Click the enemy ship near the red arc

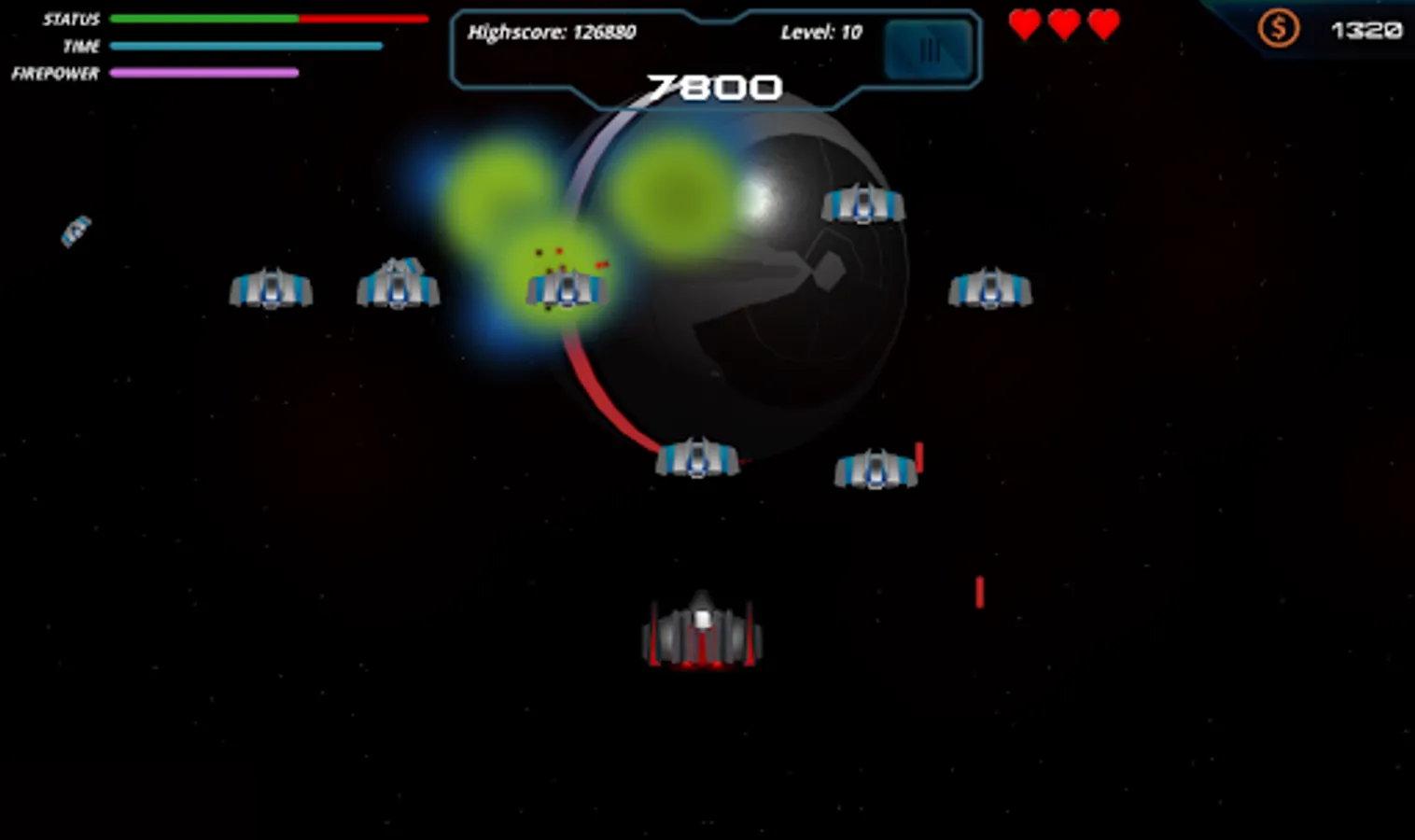click(698, 456)
